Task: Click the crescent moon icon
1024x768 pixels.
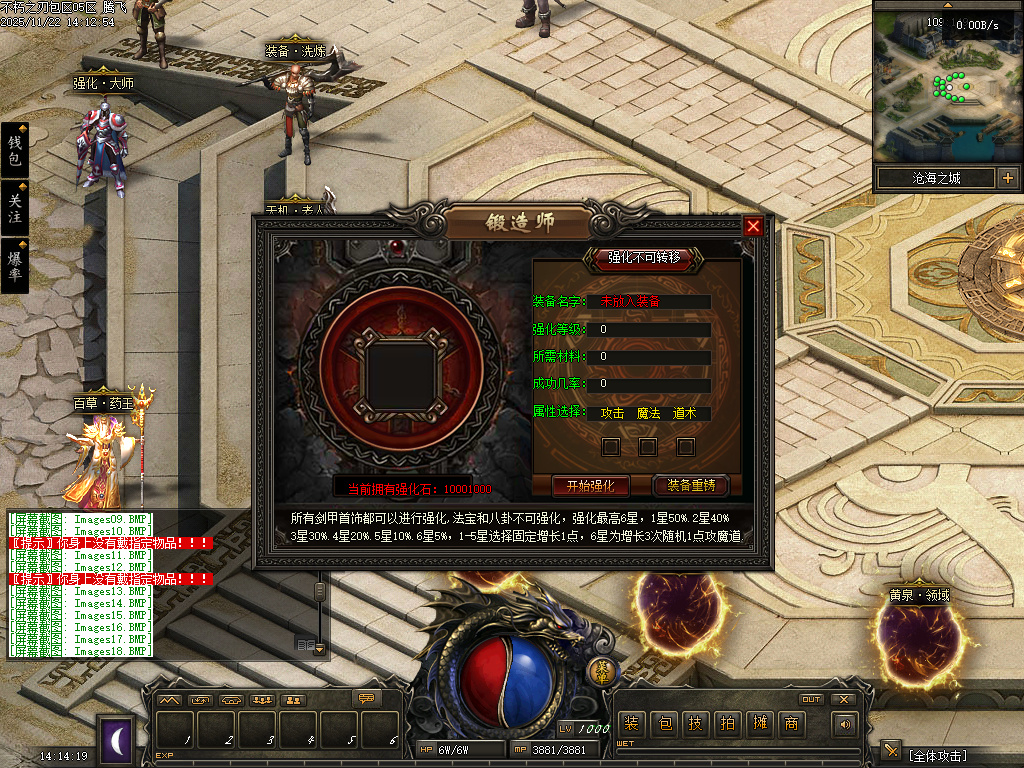Action: click(x=117, y=738)
